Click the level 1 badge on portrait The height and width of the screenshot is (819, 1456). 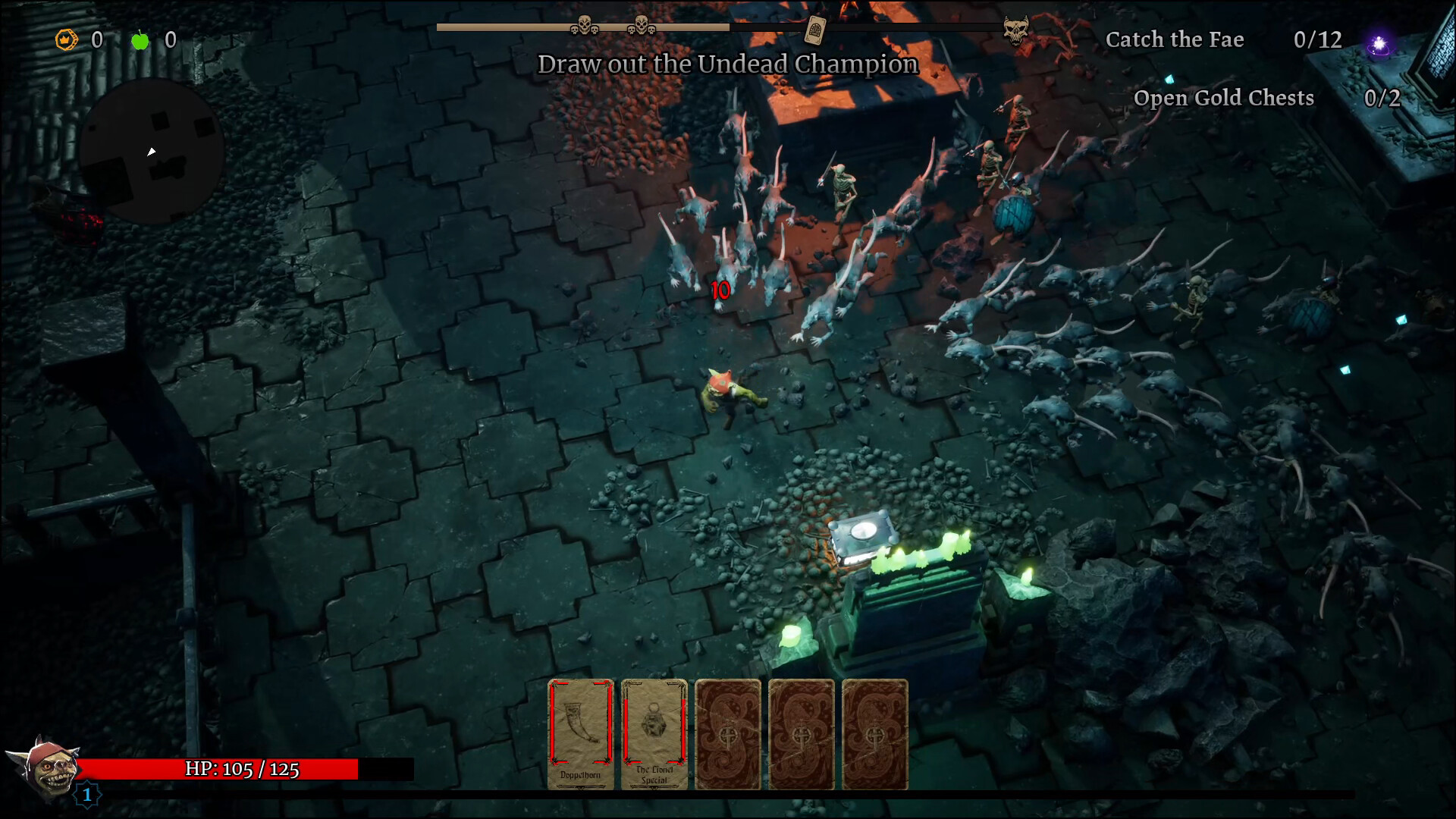(x=88, y=795)
